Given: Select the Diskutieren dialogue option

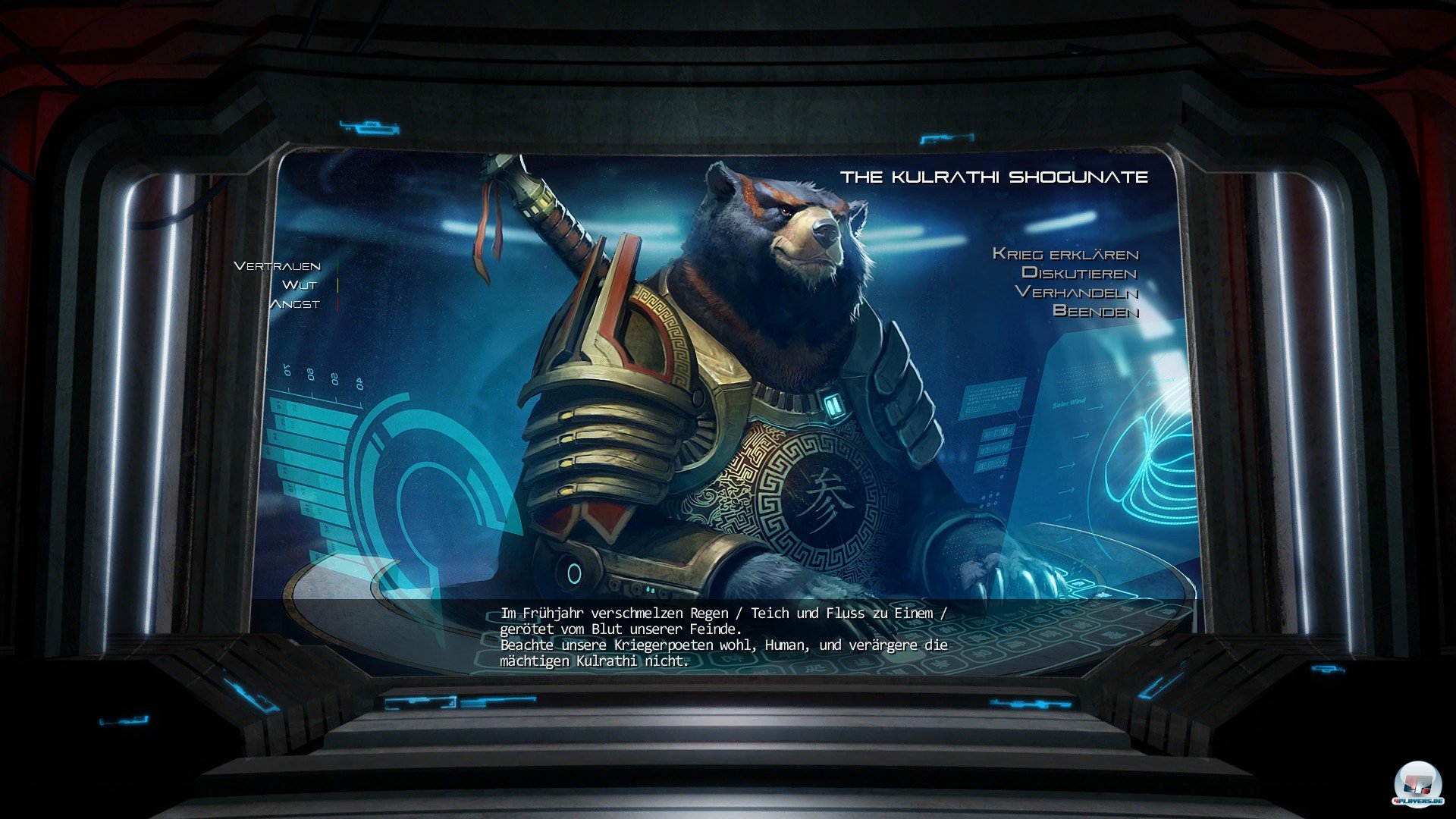Looking at the screenshot, I should [1079, 273].
